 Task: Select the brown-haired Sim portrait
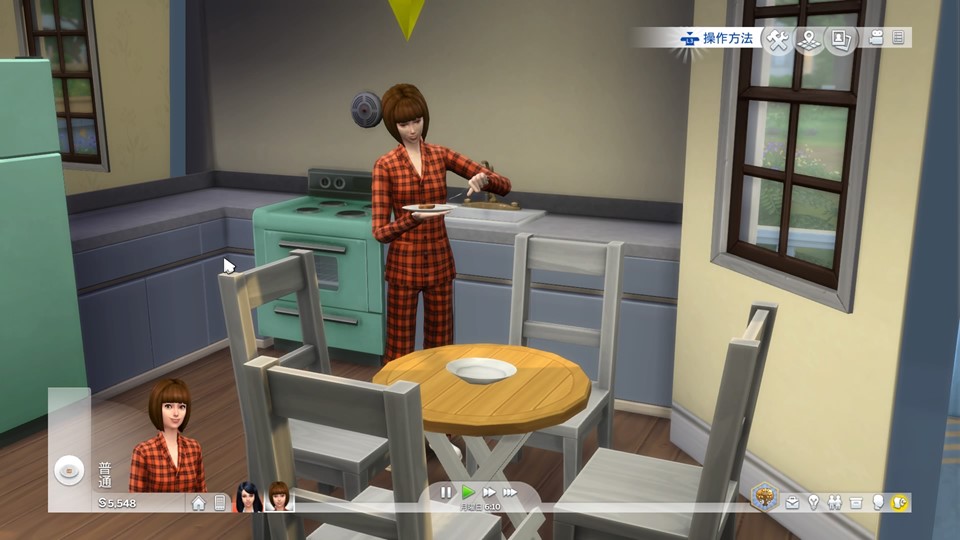(x=279, y=497)
